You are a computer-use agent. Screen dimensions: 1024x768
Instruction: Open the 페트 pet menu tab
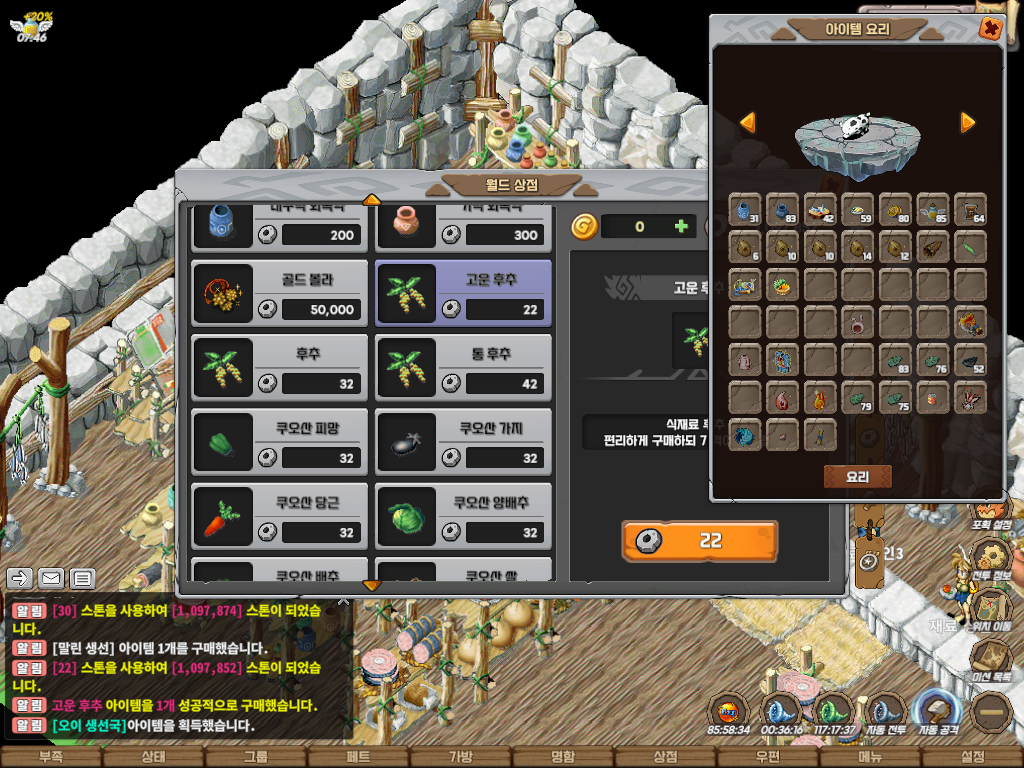(x=358, y=757)
